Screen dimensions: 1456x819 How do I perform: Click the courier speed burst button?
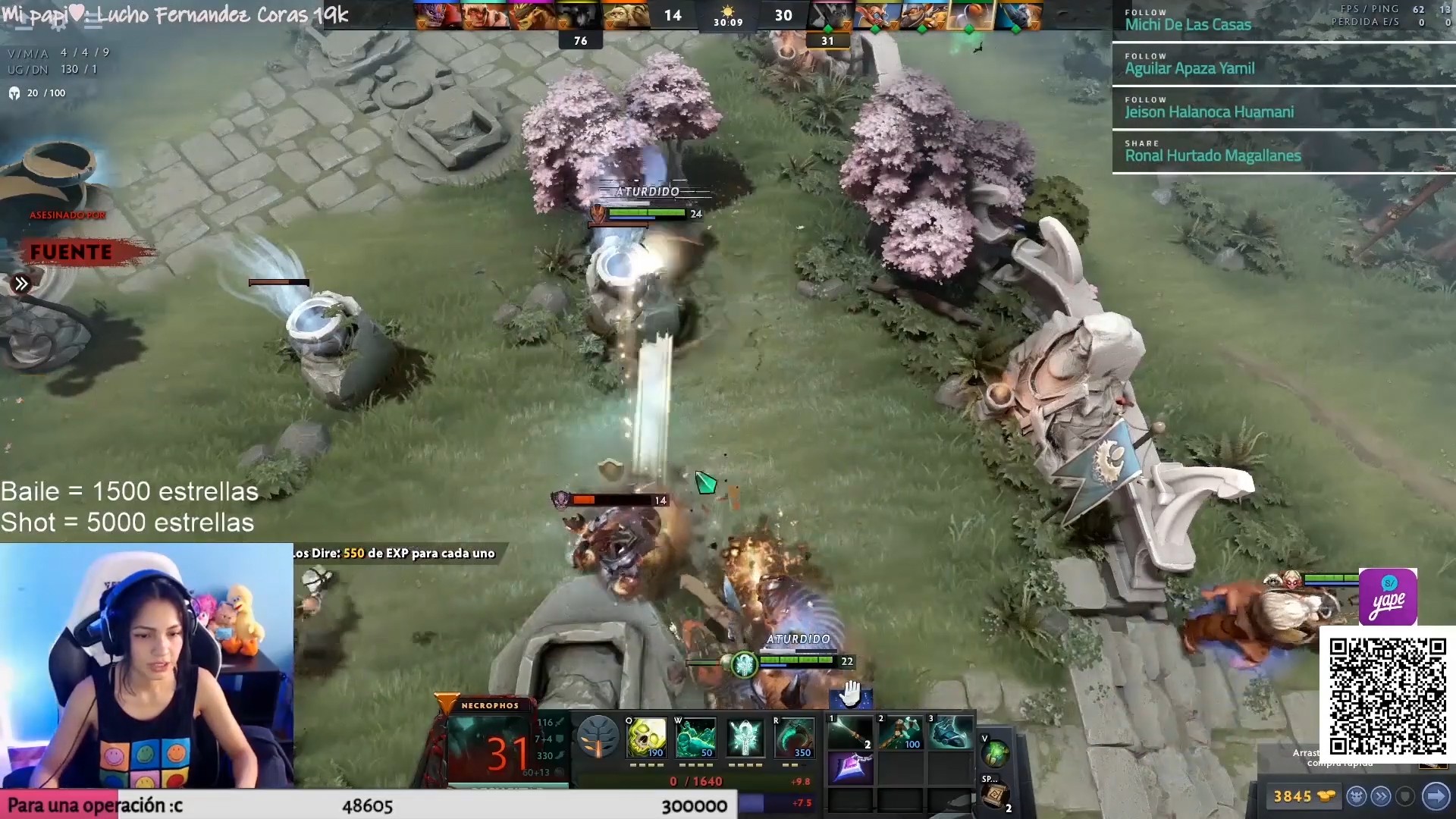[x=1381, y=796]
